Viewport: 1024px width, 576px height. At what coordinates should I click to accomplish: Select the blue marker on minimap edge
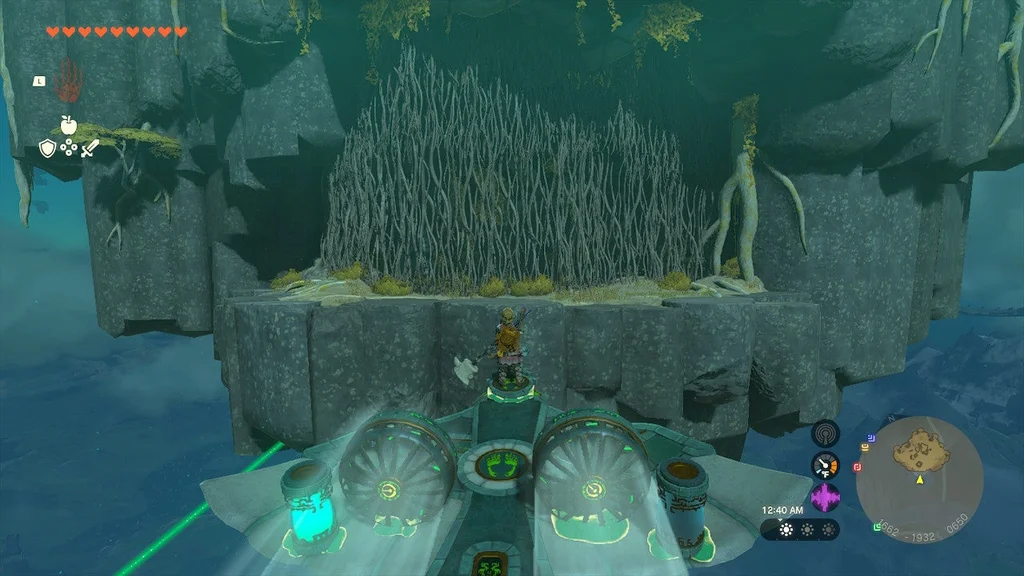coord(870,437)
